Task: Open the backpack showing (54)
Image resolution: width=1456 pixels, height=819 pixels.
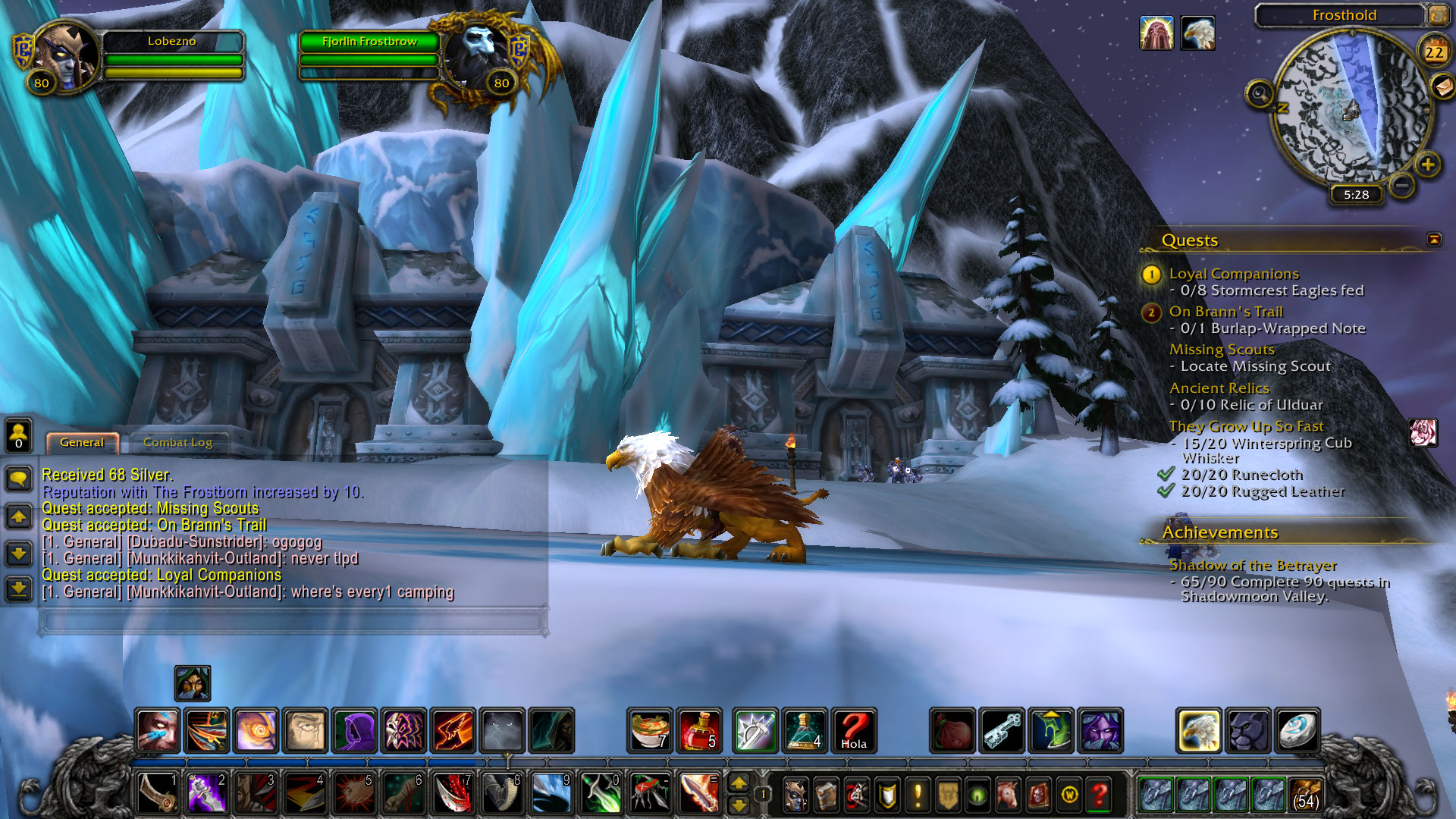Action: (1305, 794)
